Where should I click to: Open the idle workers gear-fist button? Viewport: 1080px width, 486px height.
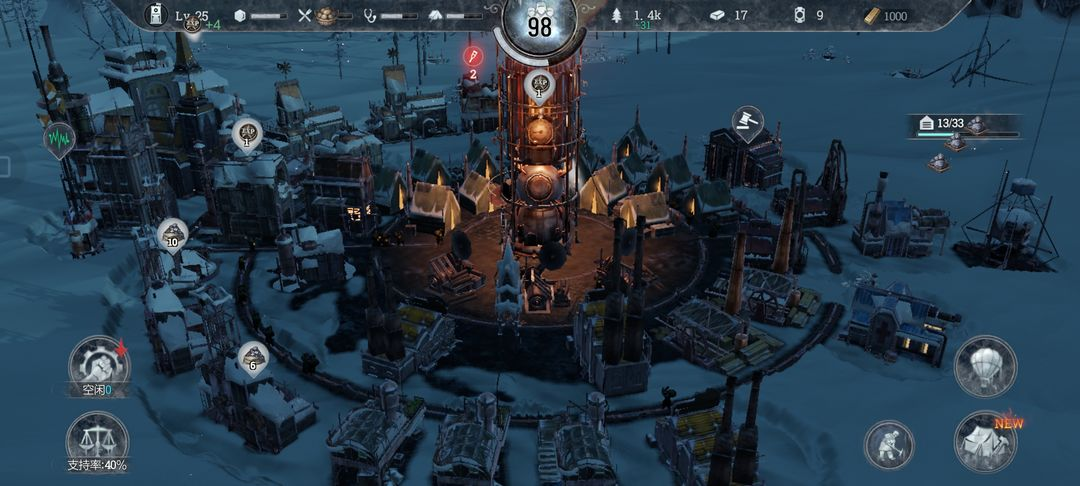(x=98, y=365)
